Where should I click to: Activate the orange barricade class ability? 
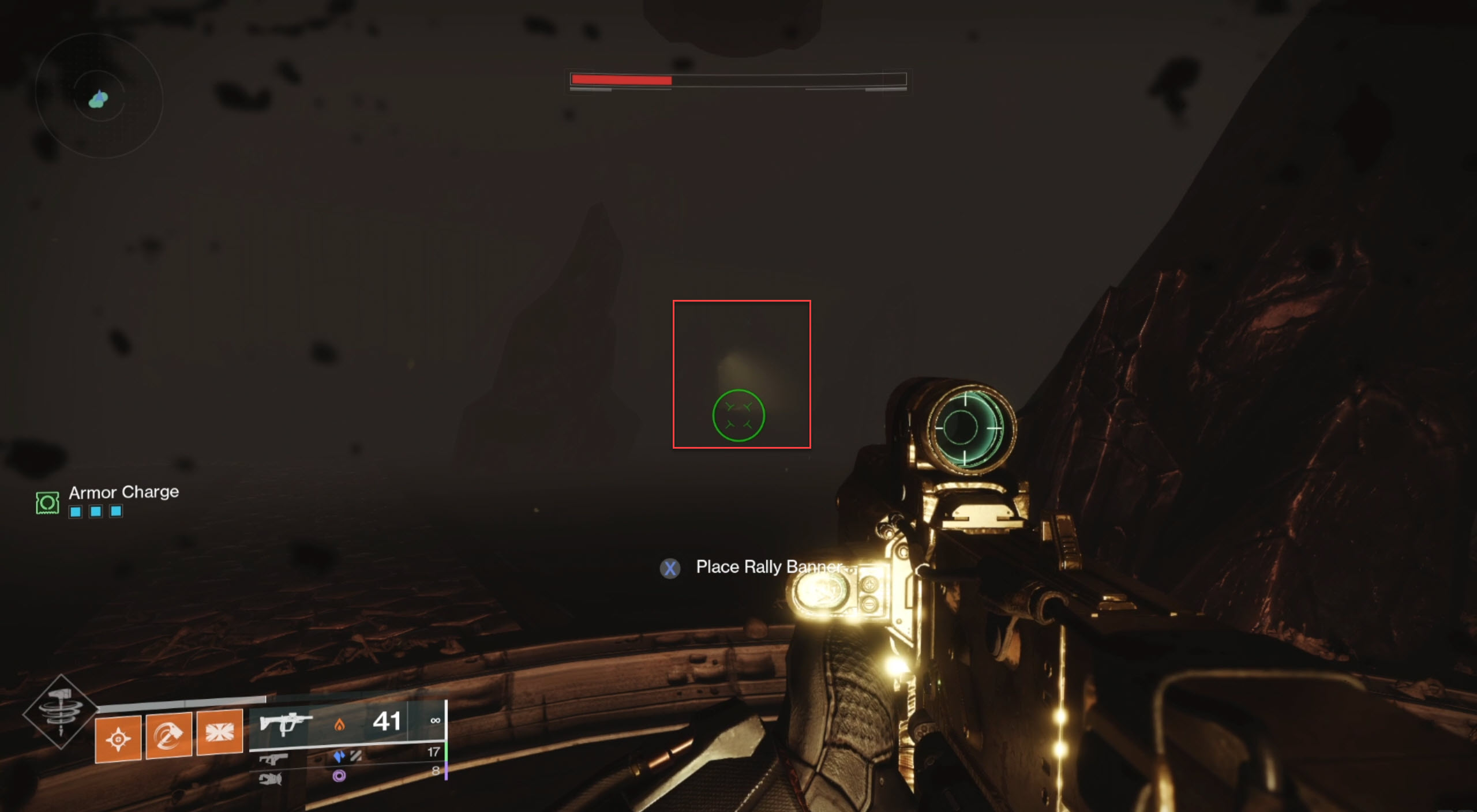click(x=220, y=732)
